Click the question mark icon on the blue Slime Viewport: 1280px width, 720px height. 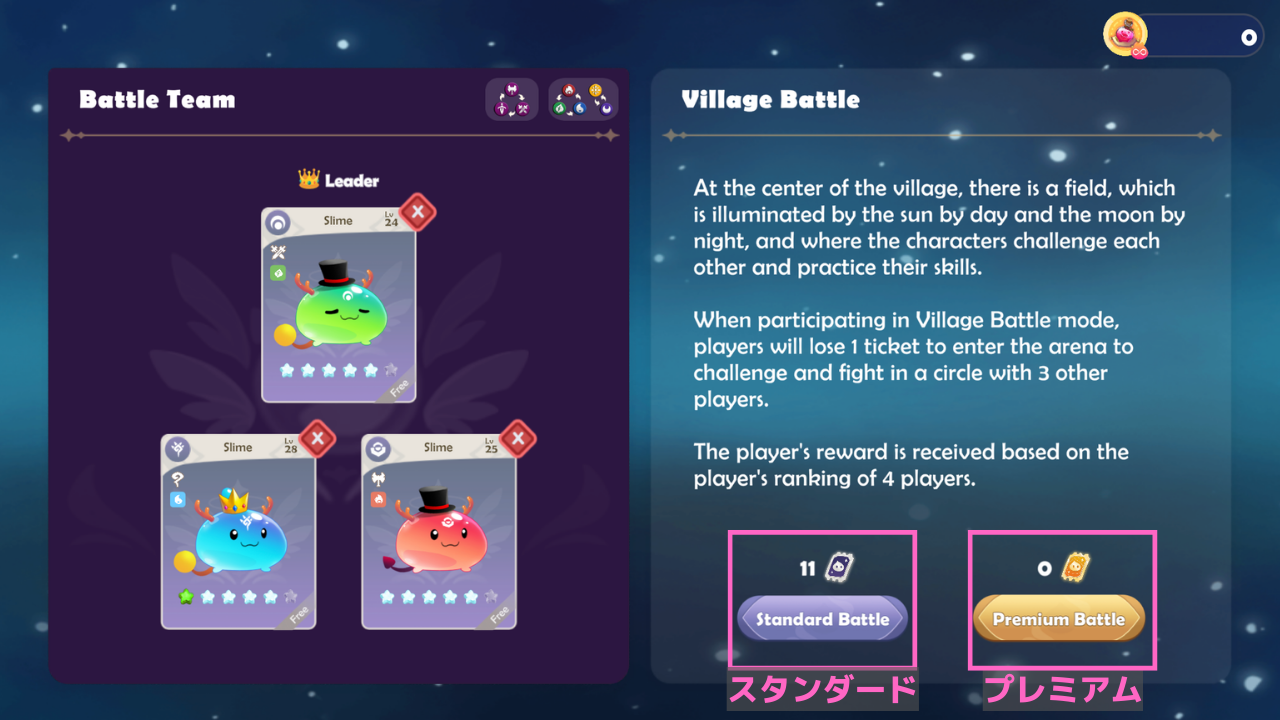pos(176,480)
